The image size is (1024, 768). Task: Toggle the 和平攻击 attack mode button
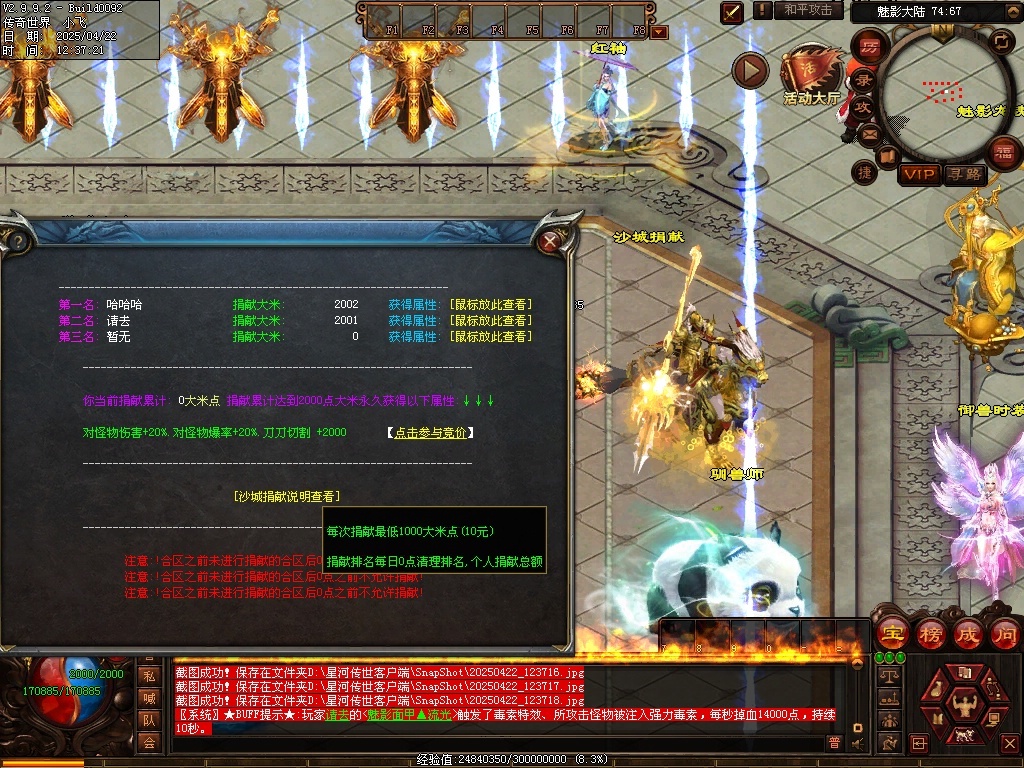(809, 10)
